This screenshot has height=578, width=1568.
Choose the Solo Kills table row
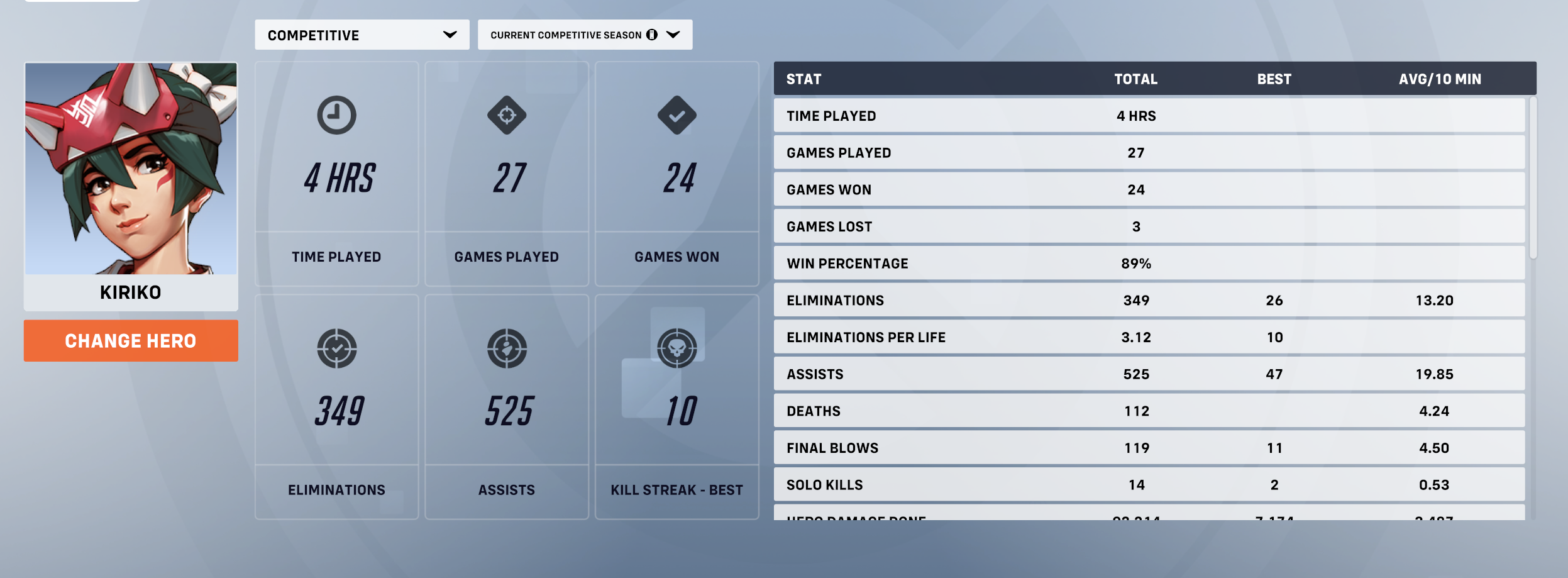click(1149, 485)
